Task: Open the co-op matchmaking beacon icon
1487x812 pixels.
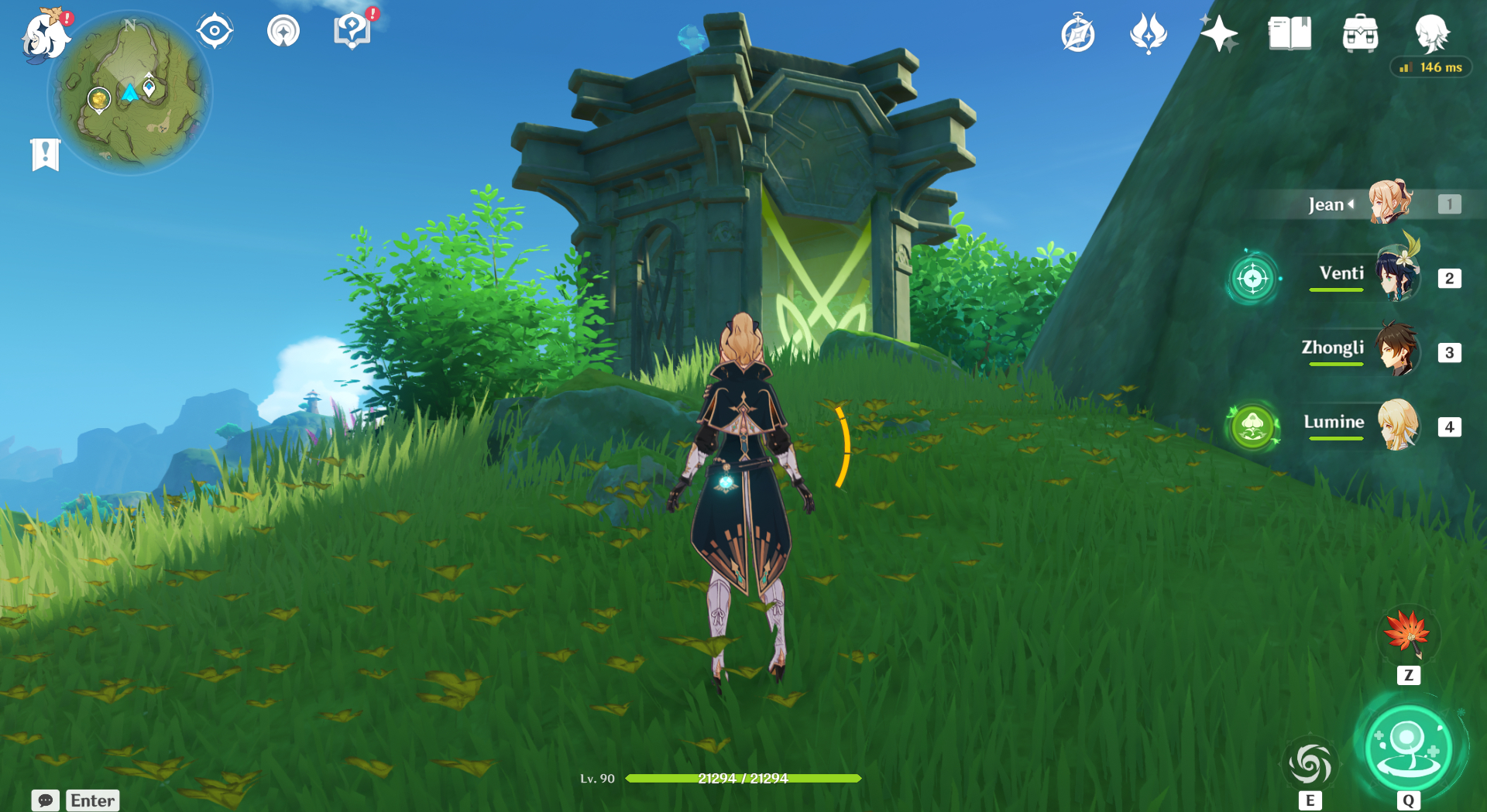Action: (283, 31)
